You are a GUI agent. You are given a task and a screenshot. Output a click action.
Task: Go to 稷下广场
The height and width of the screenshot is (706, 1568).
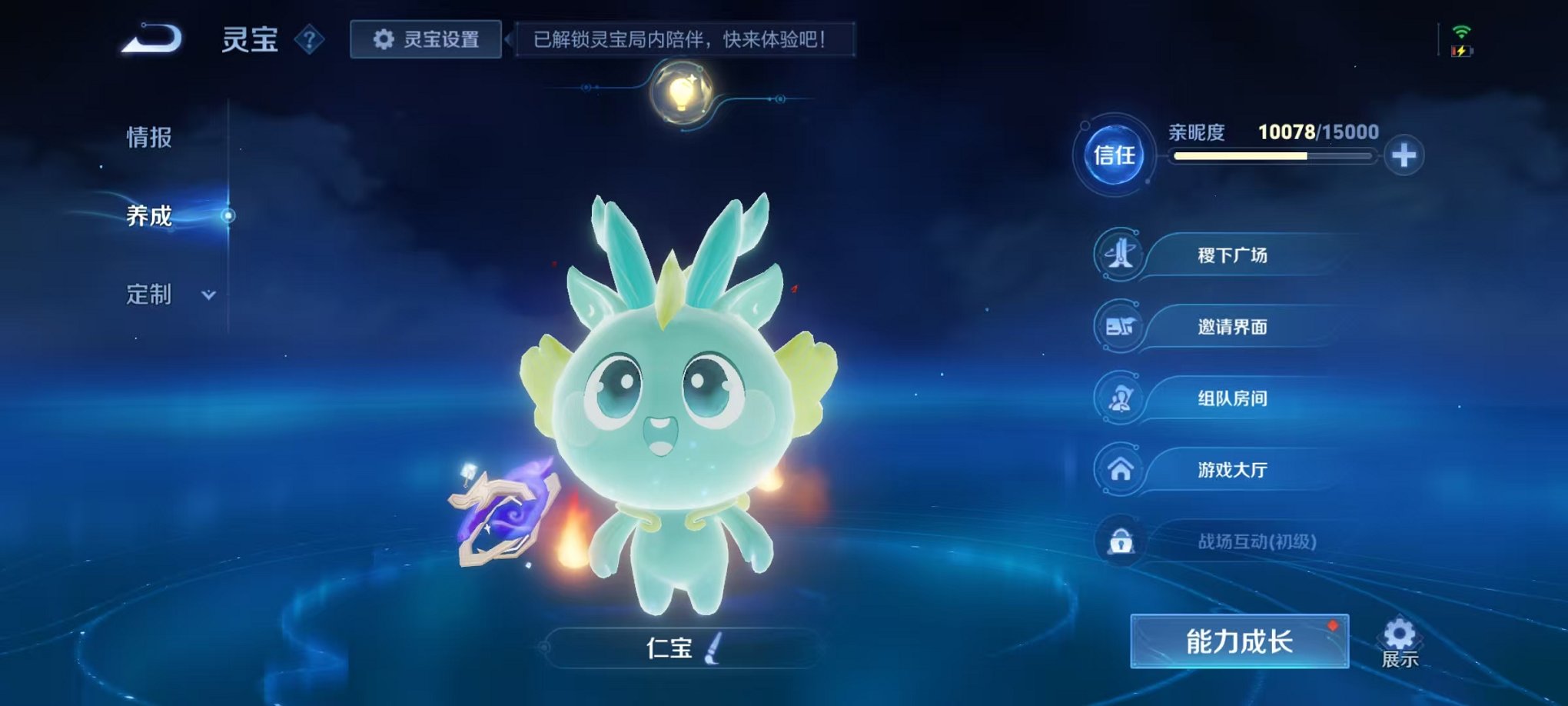coord(1230,255)
